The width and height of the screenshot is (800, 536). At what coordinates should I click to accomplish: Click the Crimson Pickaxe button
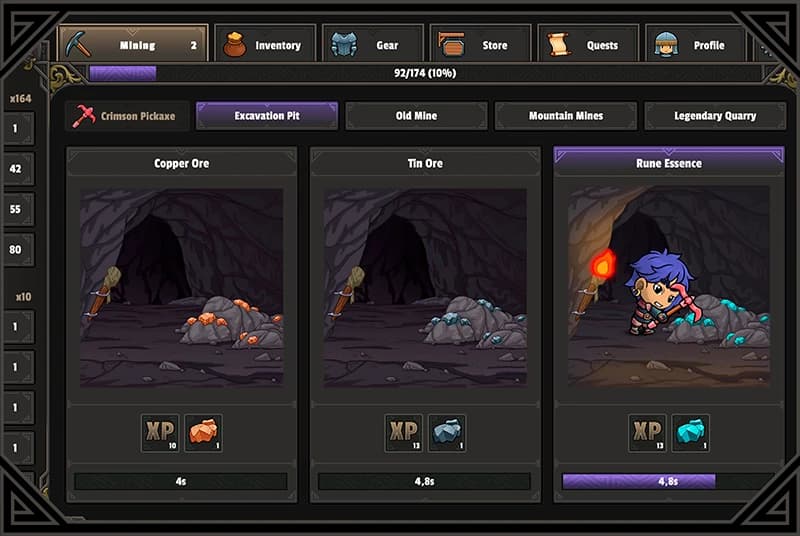pos(124,116)
